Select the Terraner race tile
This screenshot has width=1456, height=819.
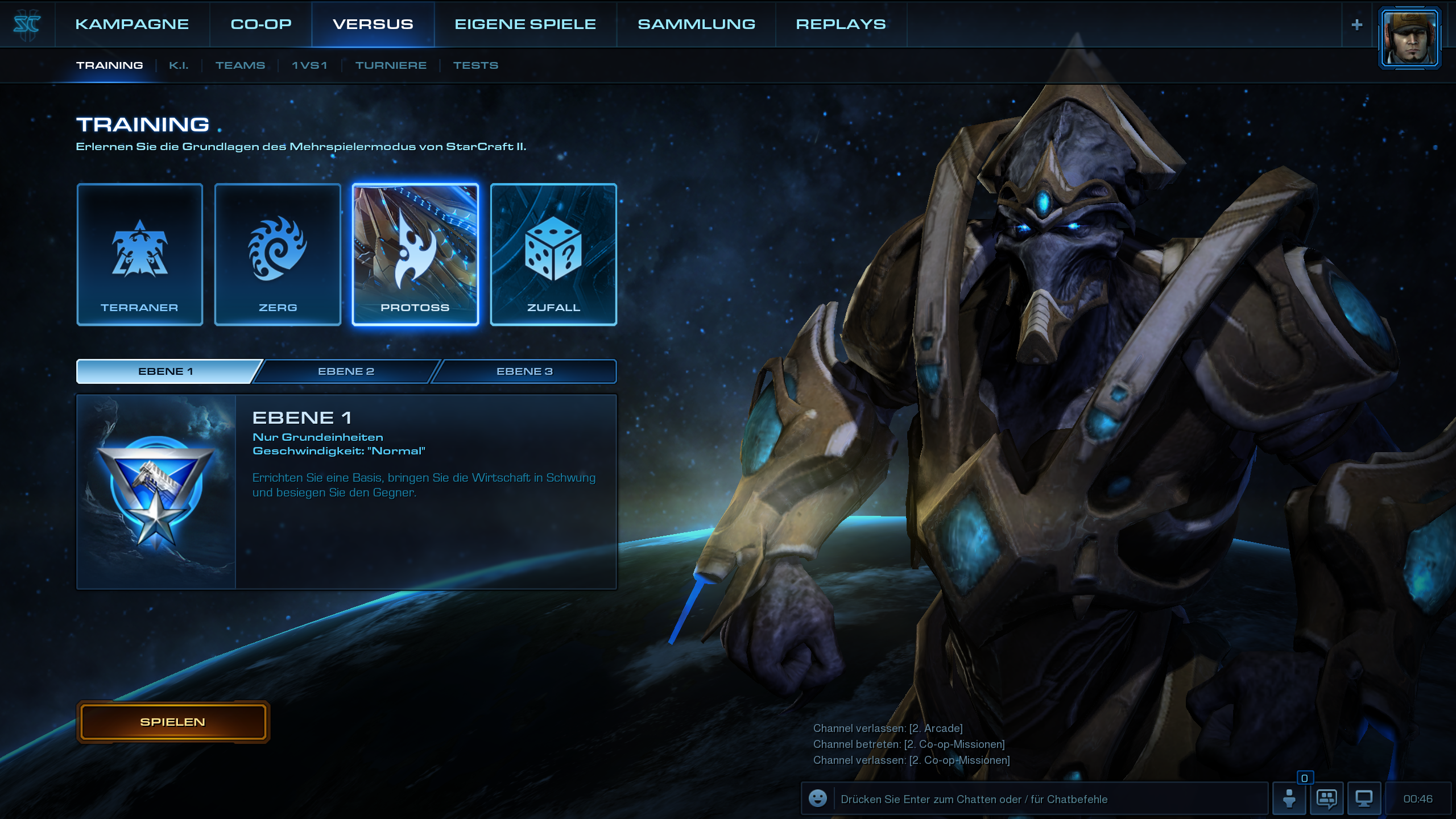(x=140, y=254)
